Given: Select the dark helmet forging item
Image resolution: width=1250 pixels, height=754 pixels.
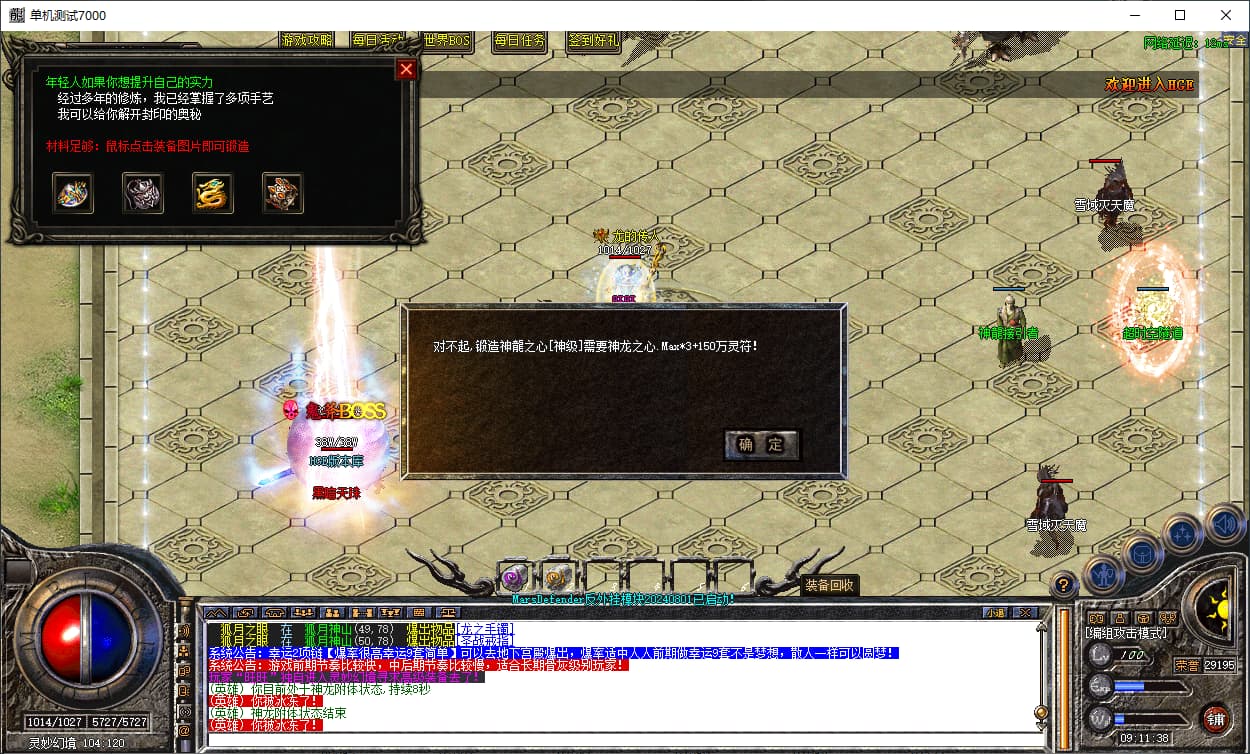Looking at the screenshot, I should point(143,193).
